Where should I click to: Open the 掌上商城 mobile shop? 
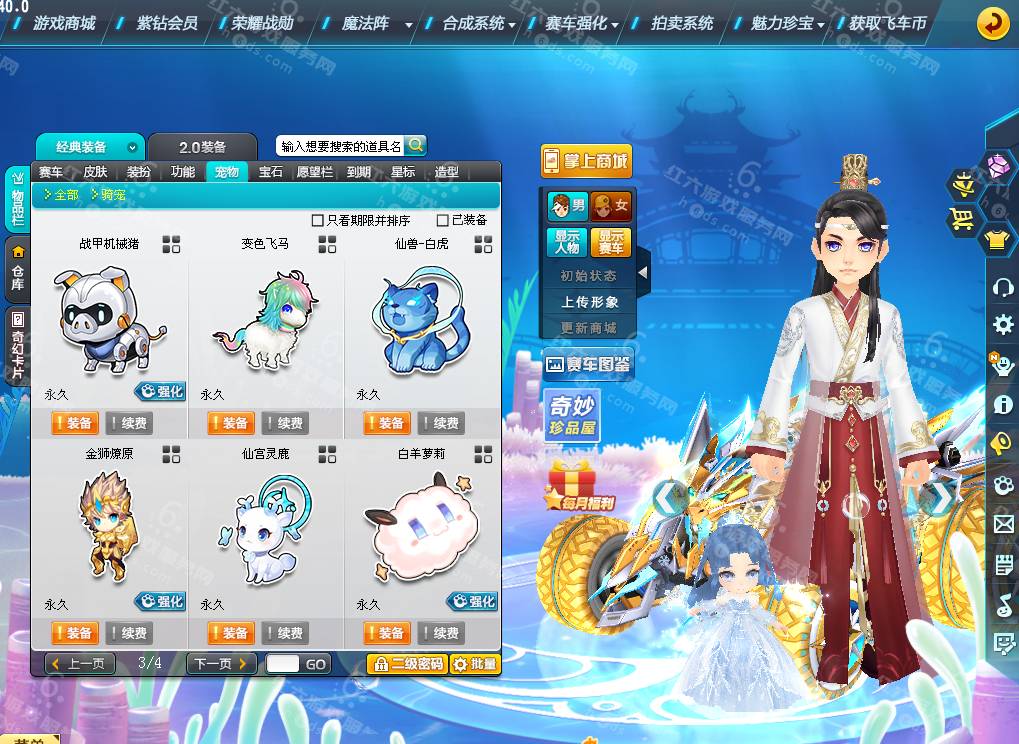tap(586, 161)
